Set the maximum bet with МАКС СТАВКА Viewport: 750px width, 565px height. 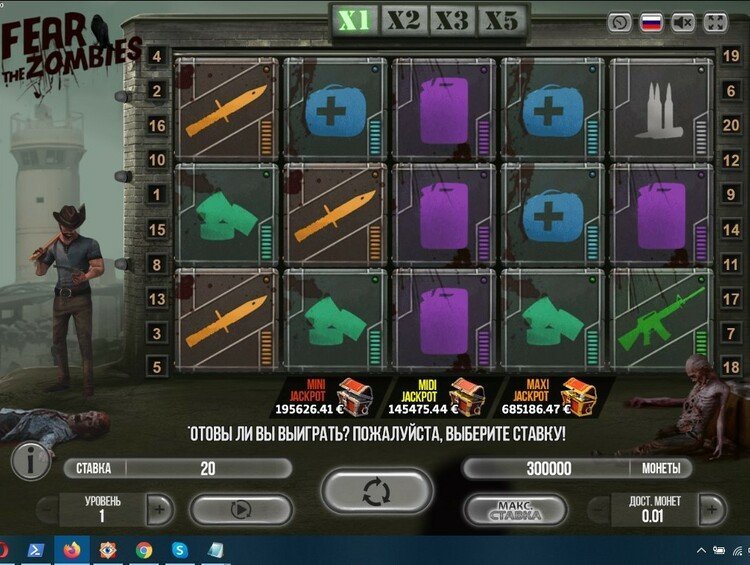click(515, 511)
